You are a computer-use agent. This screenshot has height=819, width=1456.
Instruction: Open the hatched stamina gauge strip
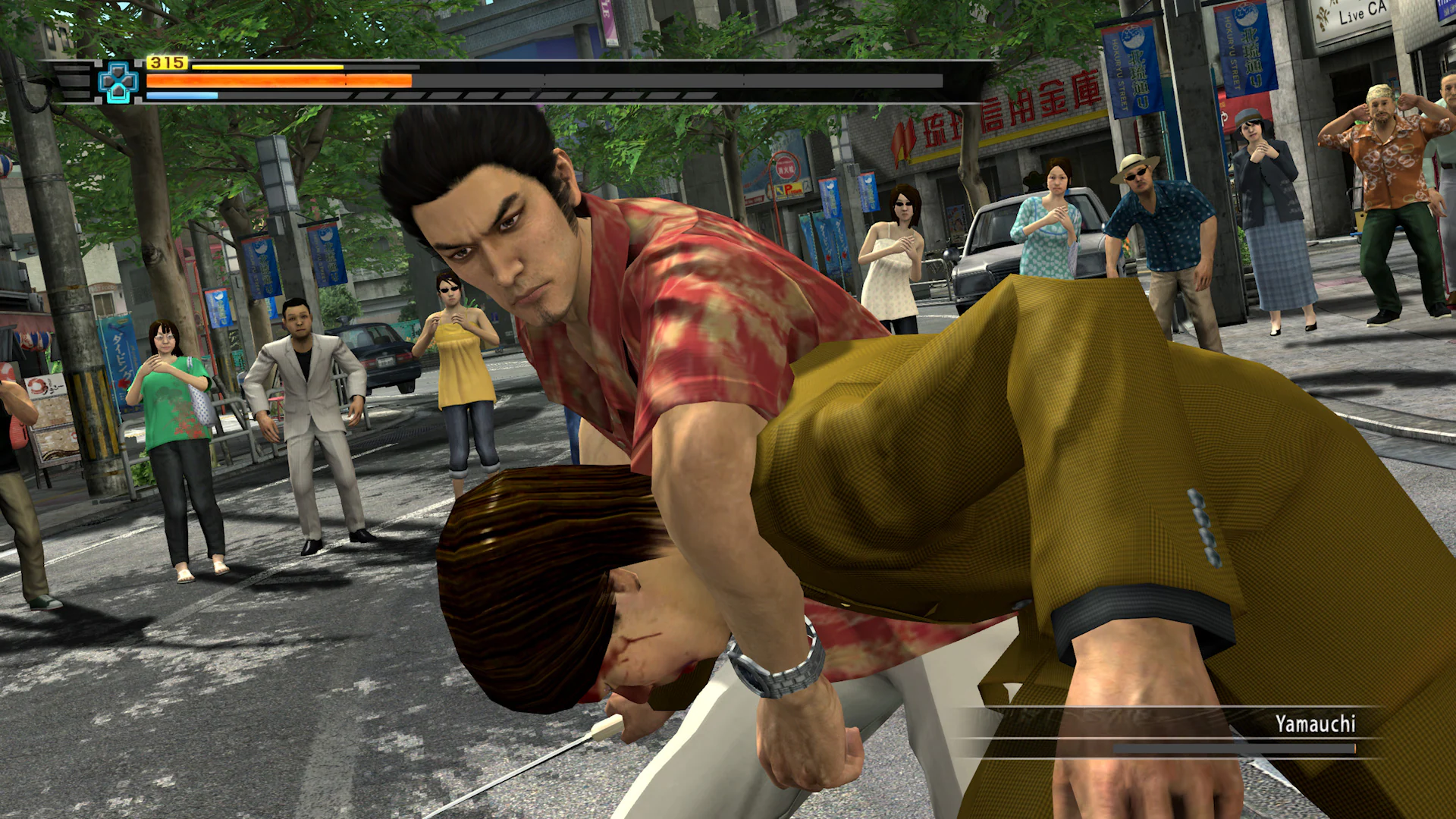(x=531, y=96)
